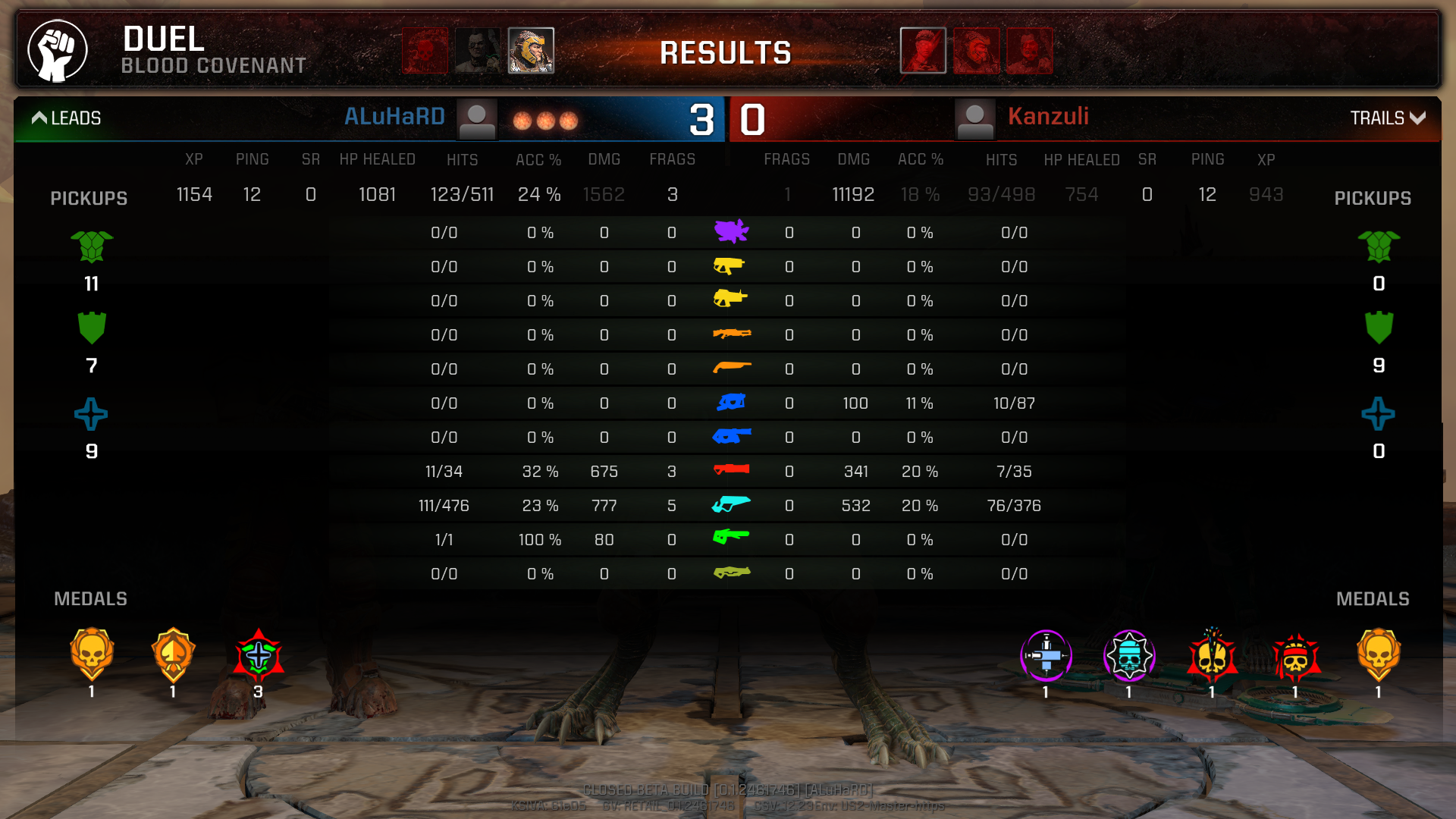The width and height of the screenshot is (1456, 819).
Task: Select the purple gauntlet weapon row icon
Action: (731, 231)
